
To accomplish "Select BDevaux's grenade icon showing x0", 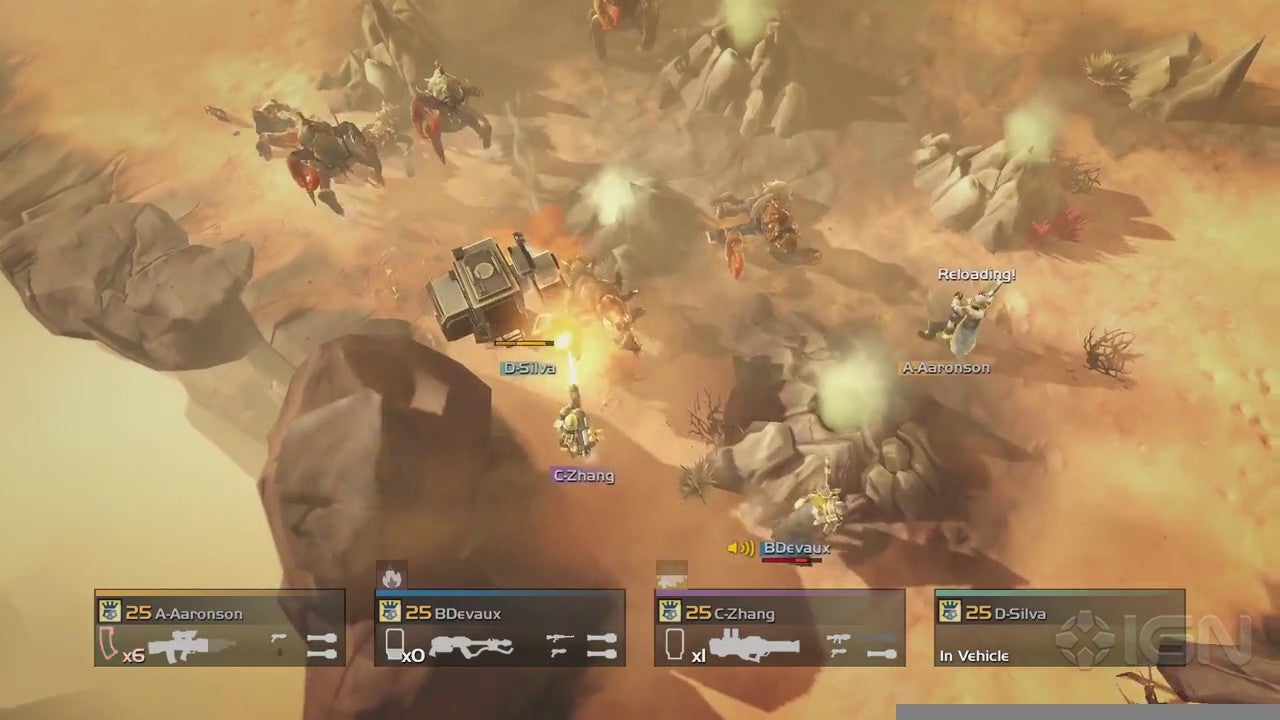I will pos(394,643).
